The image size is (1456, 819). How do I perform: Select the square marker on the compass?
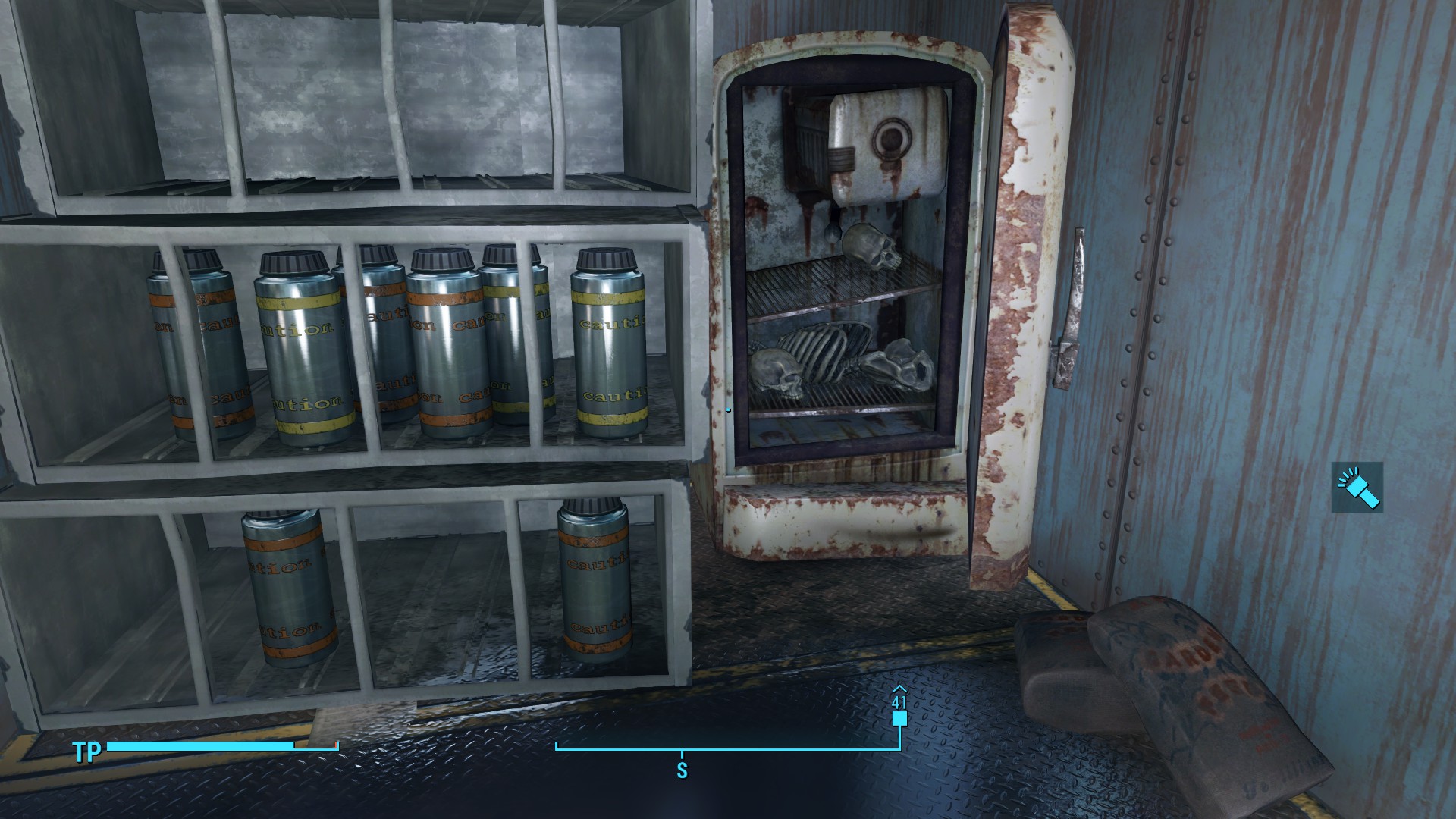tap(899, 719)
